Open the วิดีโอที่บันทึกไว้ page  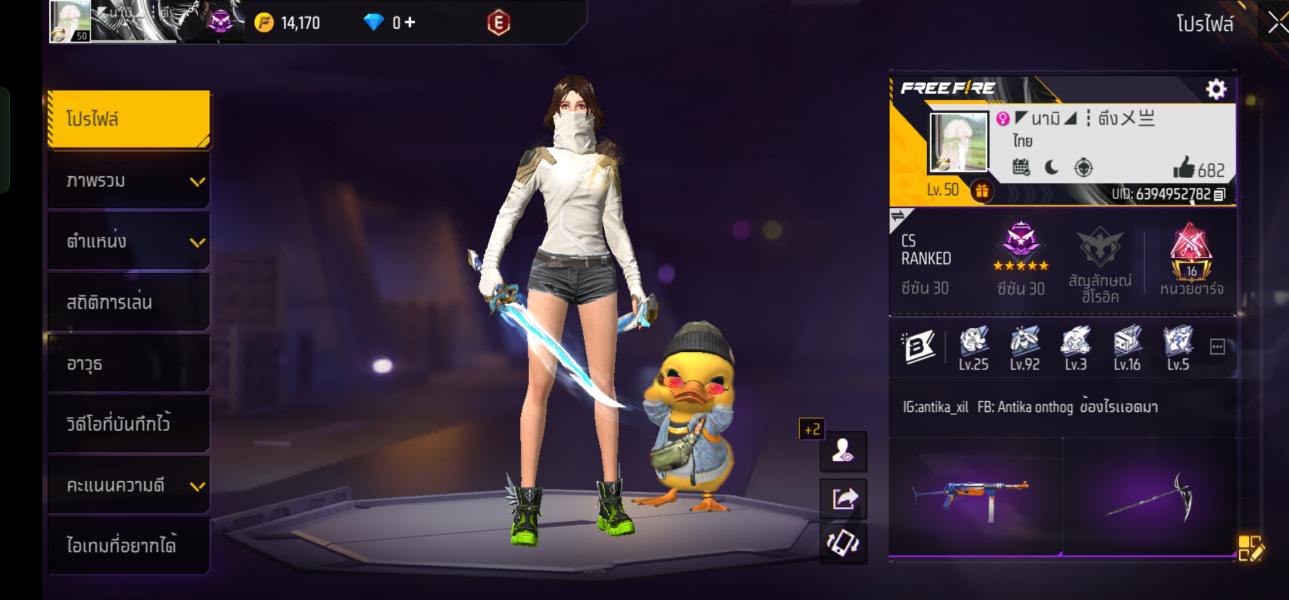(x=128, y=424)
